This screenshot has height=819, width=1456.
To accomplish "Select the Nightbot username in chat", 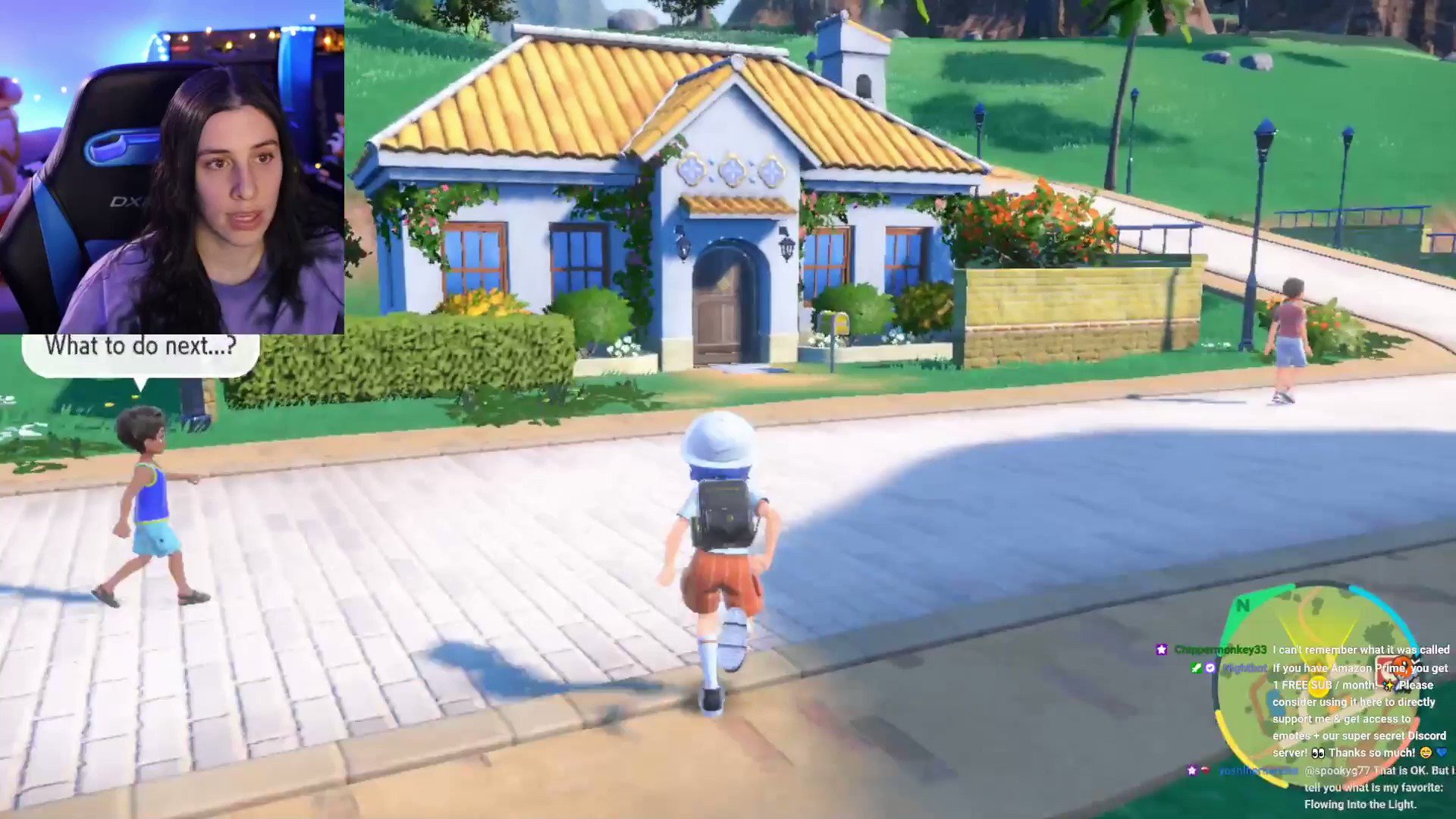I will tap(1244, 669).
